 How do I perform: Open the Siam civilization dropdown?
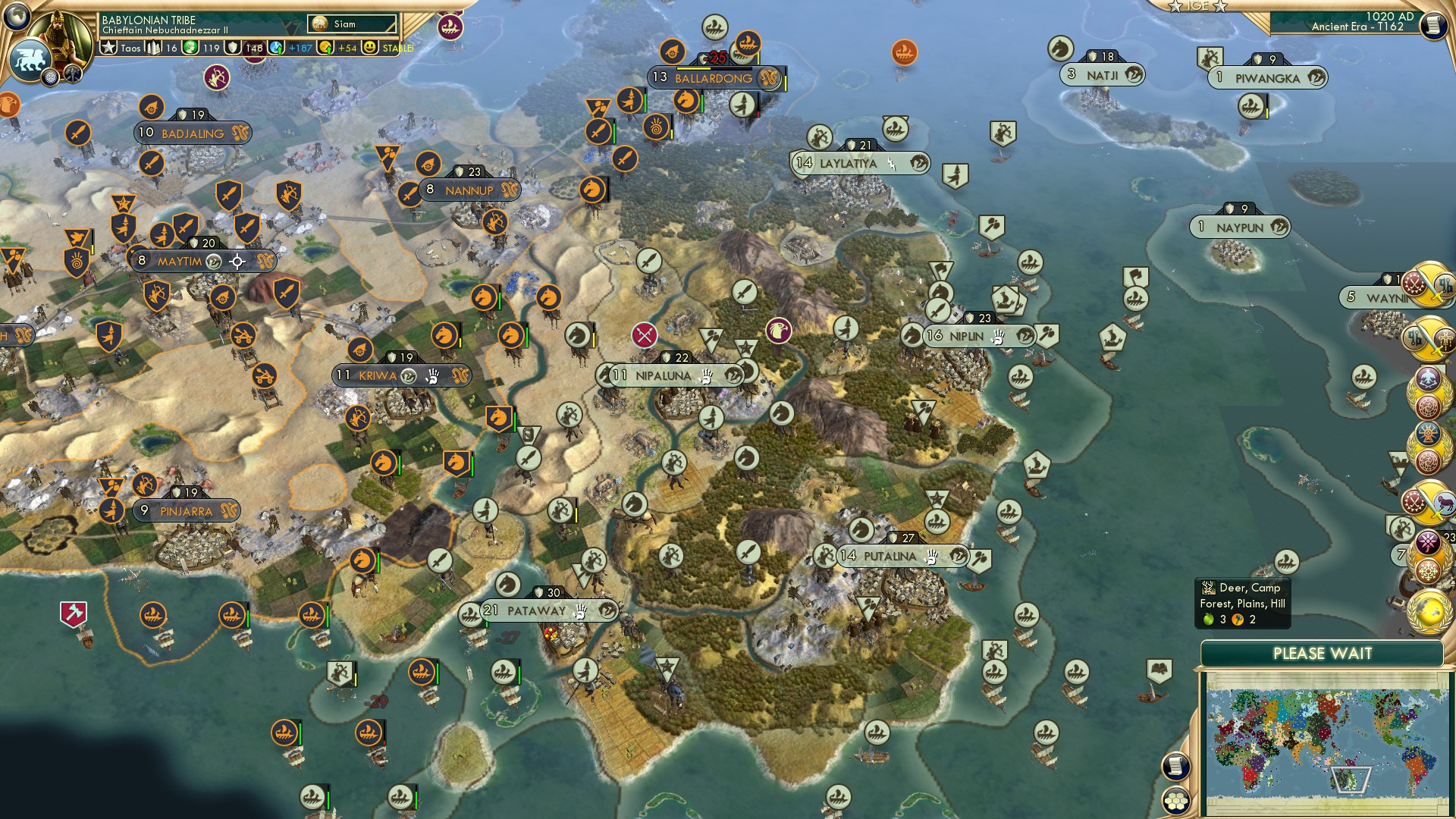(x=353, y=24)
